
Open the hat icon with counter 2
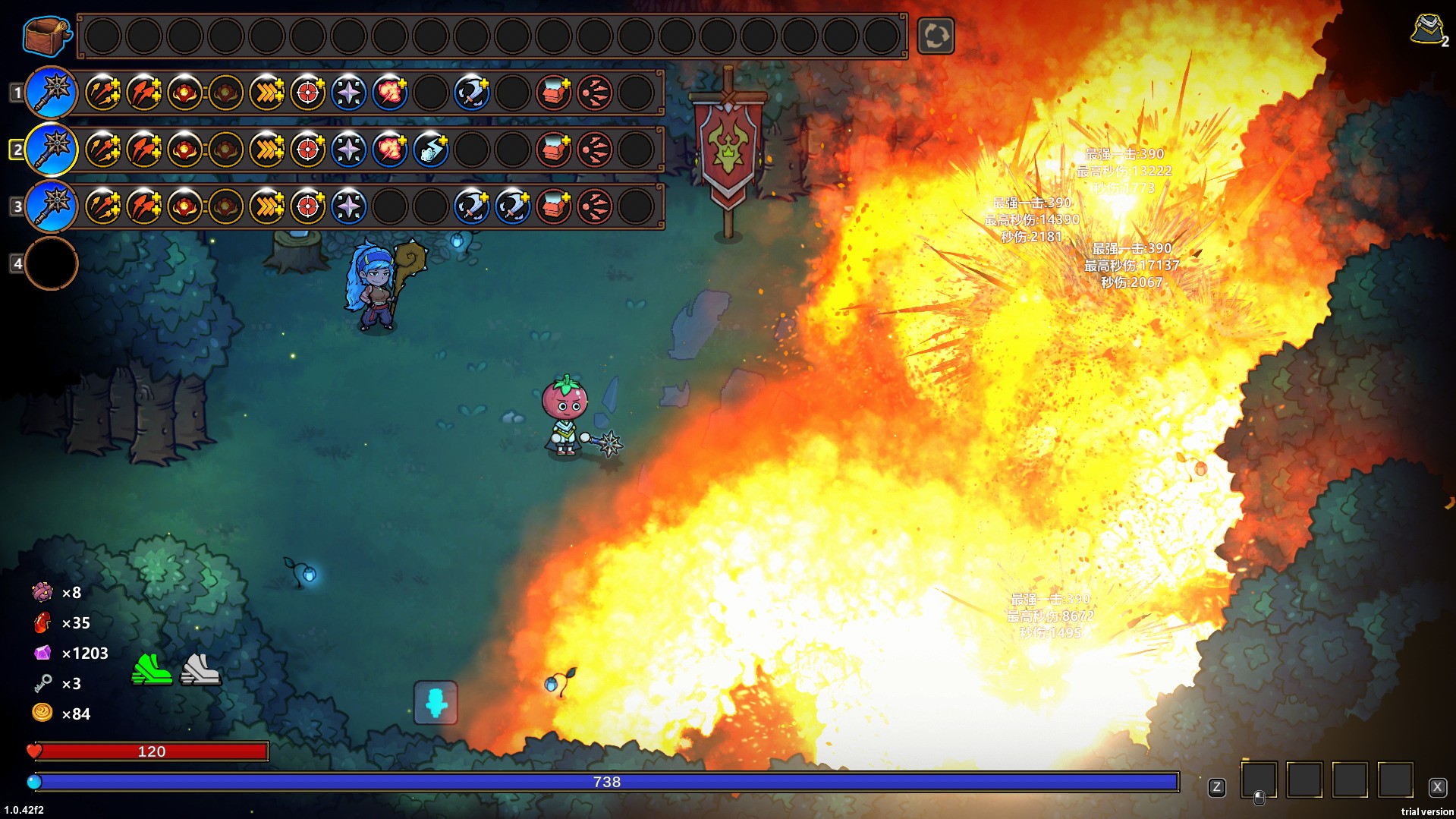(x=1428, y=30)
